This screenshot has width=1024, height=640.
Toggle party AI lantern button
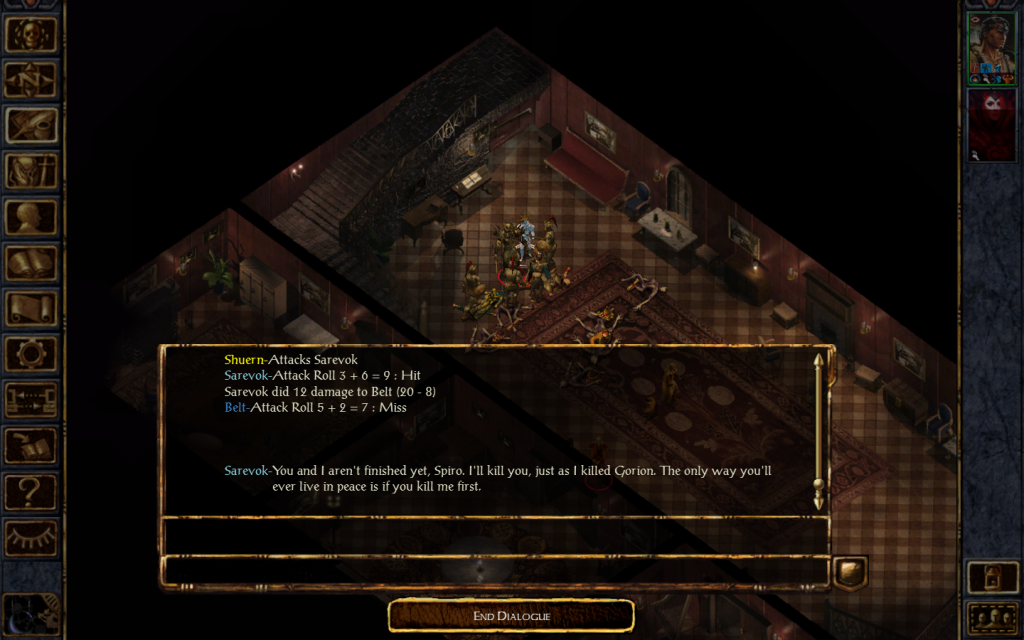[x=991, y=577]
